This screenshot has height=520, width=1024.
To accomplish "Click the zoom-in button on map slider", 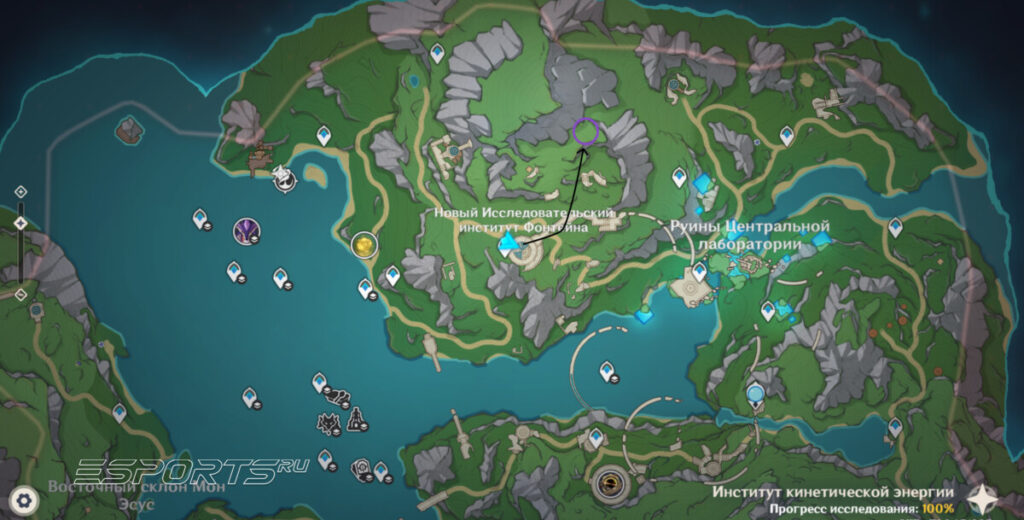I will click(x=21, y=191).
